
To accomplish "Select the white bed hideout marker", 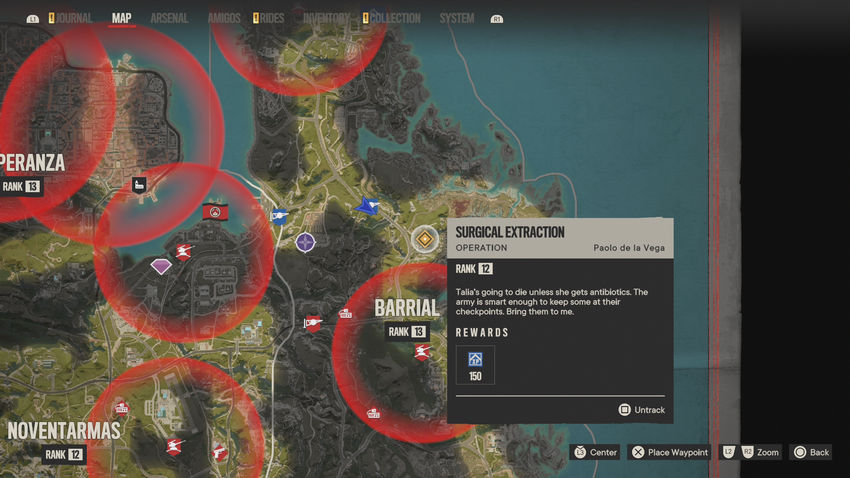I will click(140, 184).
